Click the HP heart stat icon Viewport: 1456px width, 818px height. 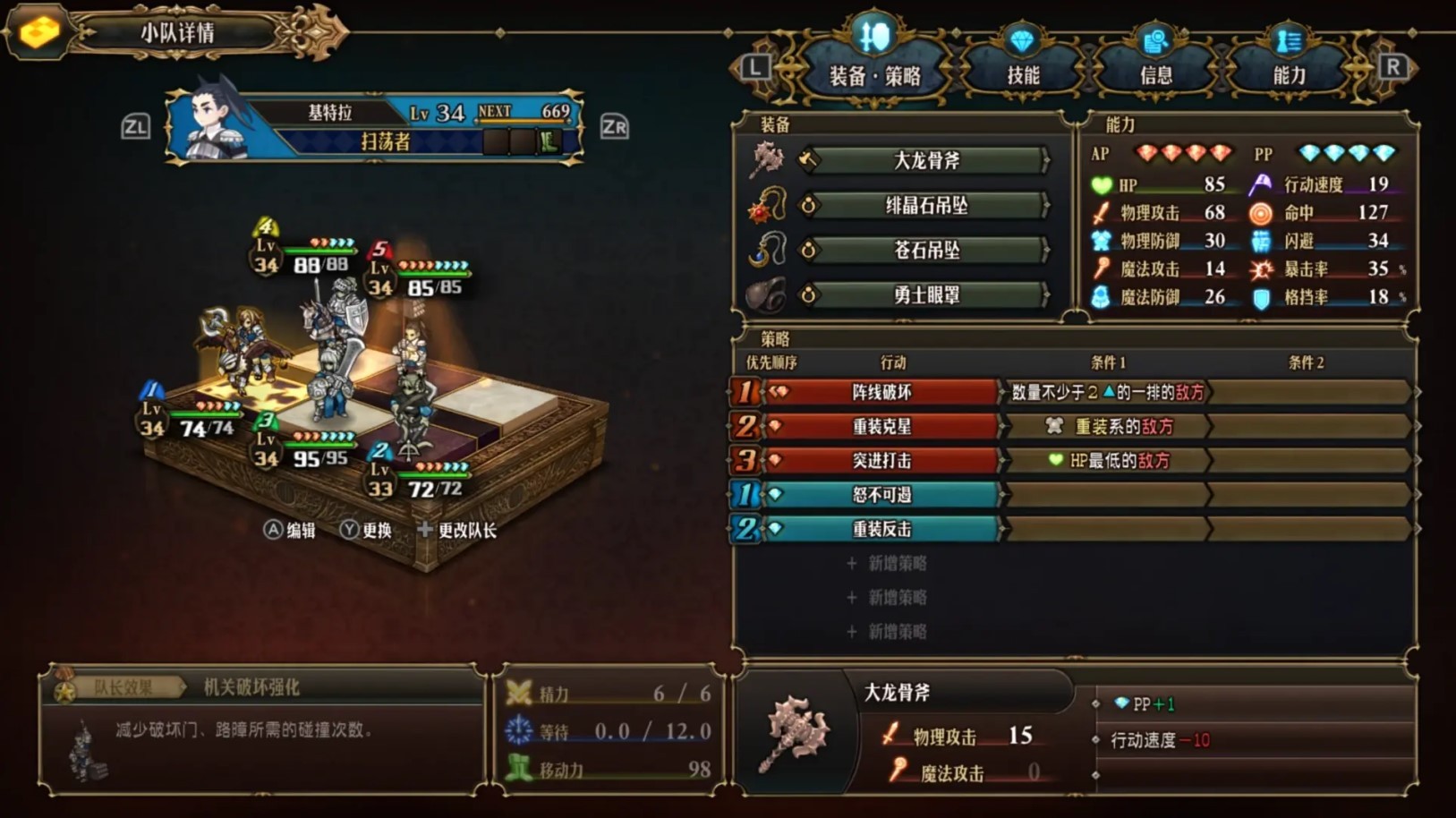pos(1102,185)
